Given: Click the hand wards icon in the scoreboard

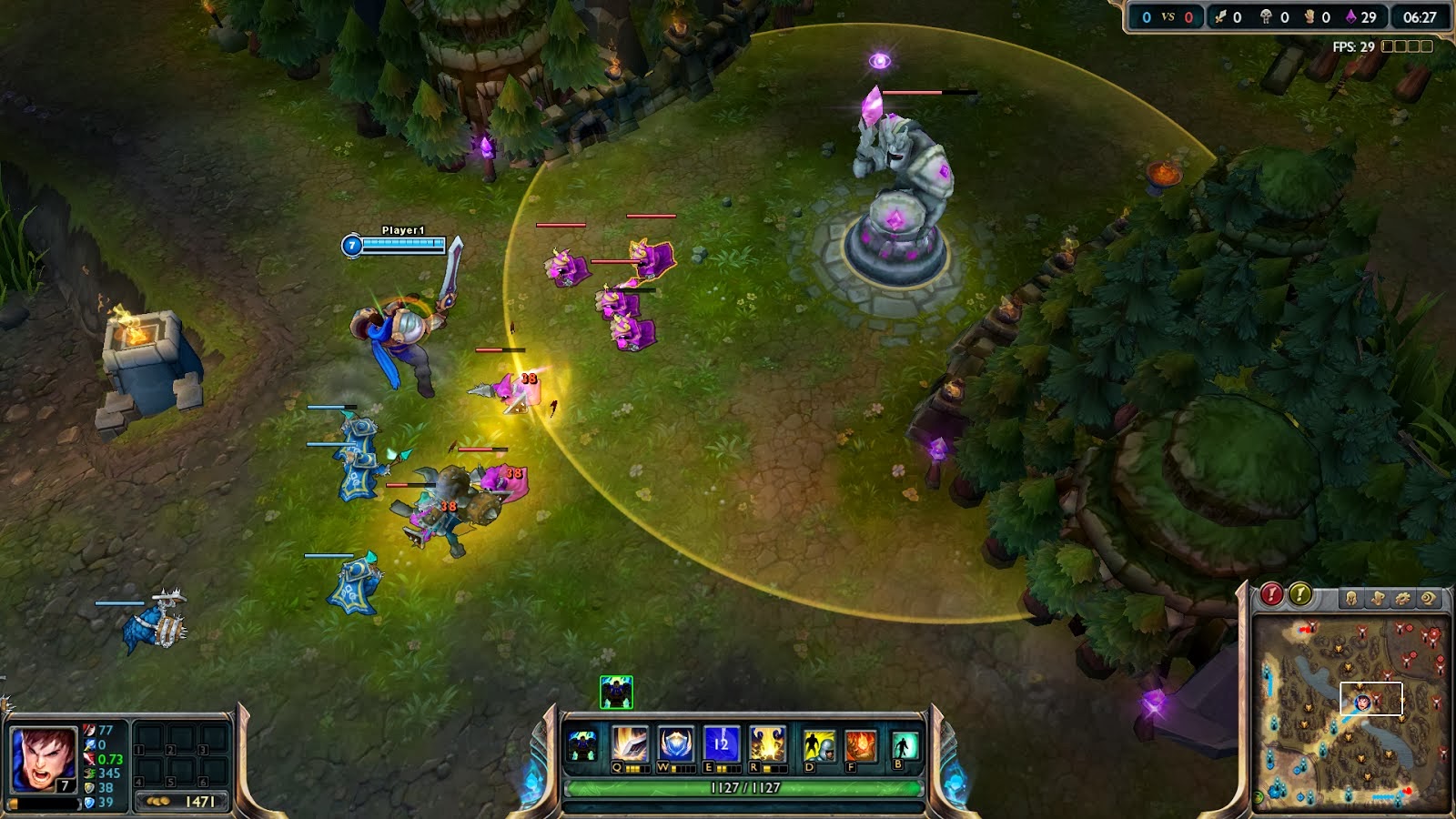Looking at the screenshot, I should 1309,15.
